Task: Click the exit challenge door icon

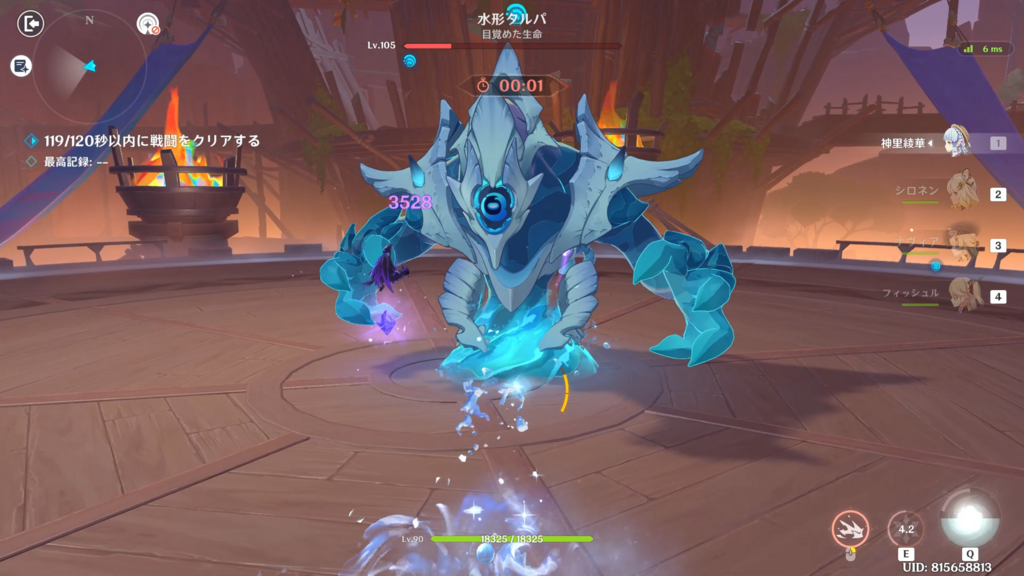Action: (31, 23)
